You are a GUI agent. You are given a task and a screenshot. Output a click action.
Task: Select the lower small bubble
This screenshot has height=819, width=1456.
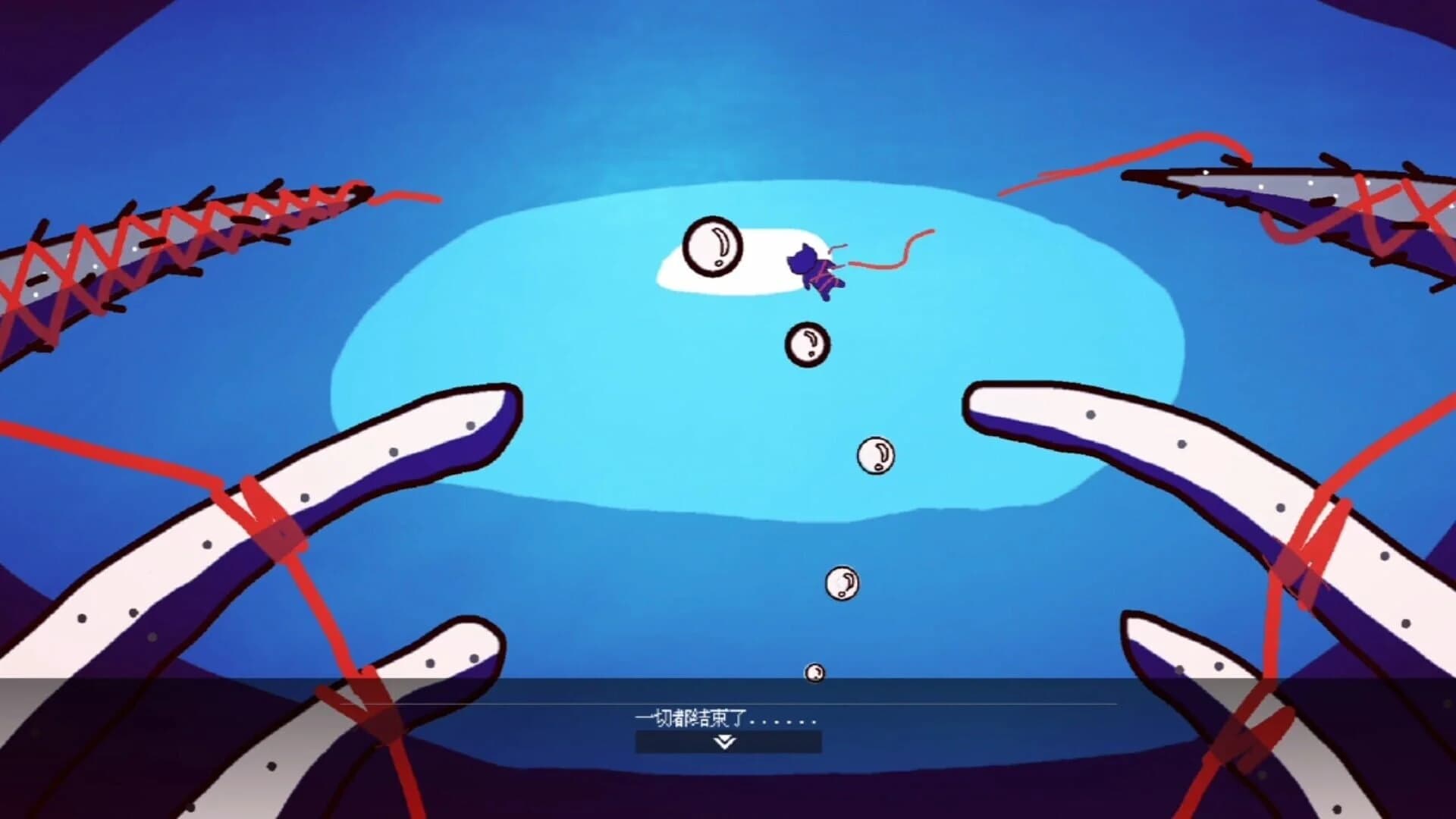842,584
